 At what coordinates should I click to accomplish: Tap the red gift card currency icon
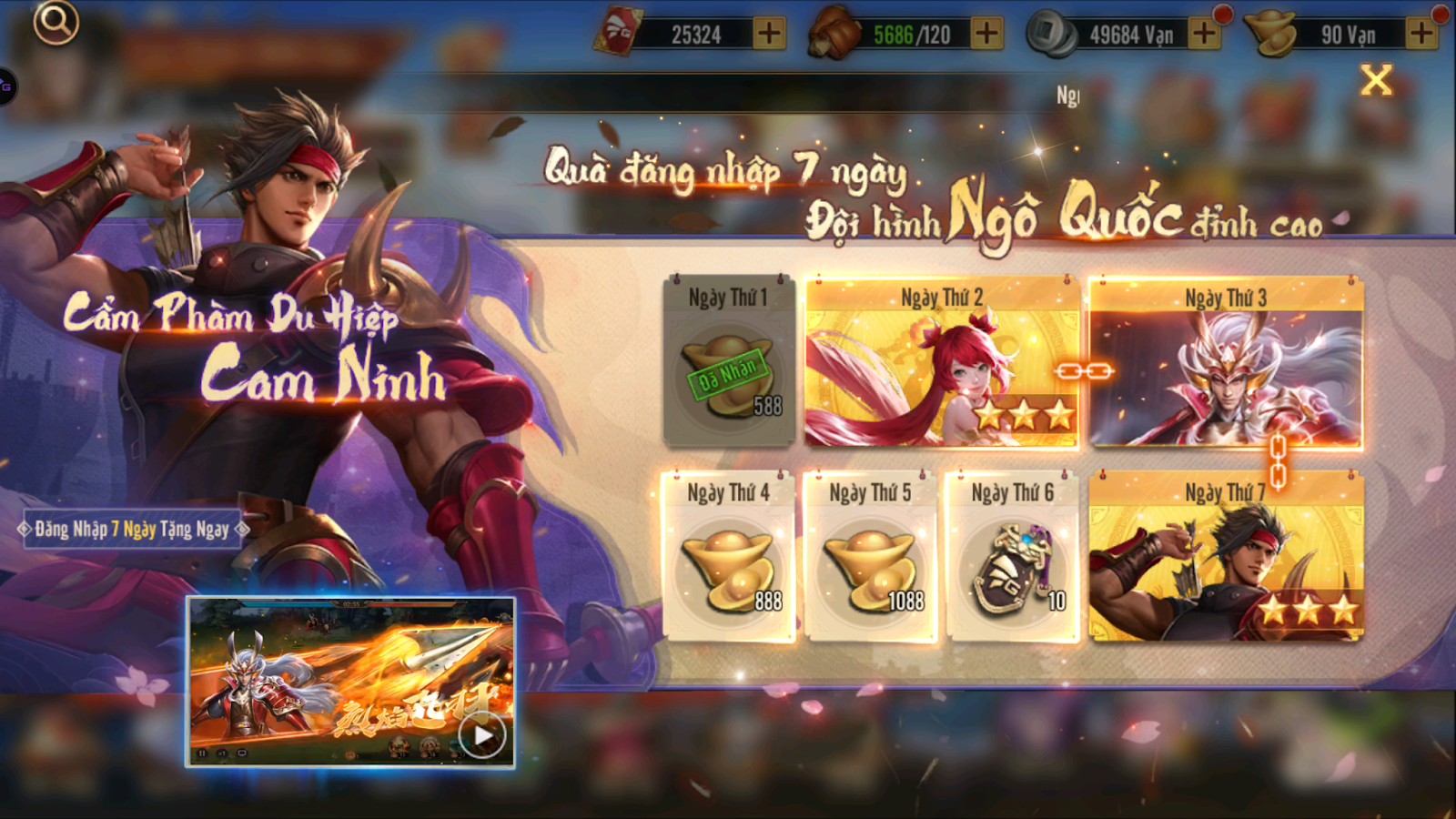[x=622, y=30]
